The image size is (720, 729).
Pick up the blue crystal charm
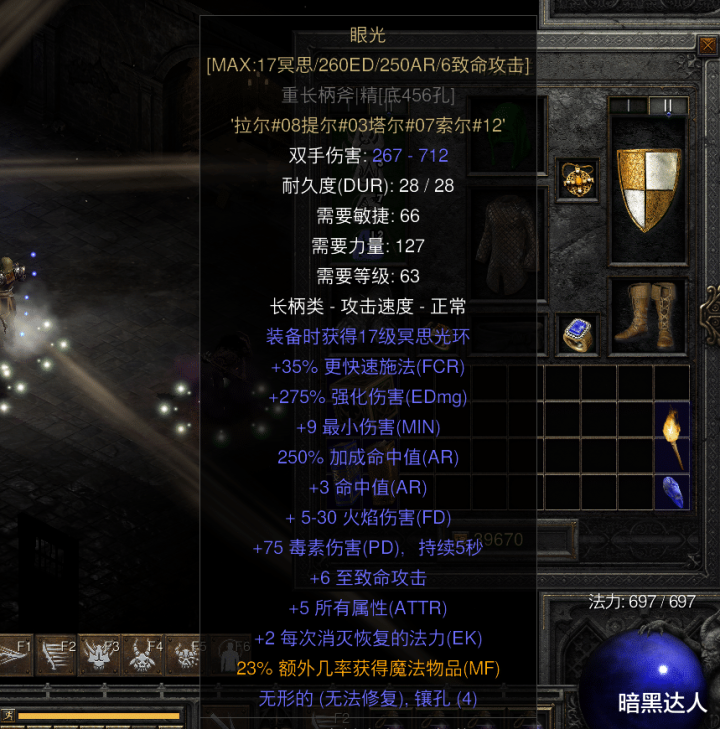click(672, 491)
